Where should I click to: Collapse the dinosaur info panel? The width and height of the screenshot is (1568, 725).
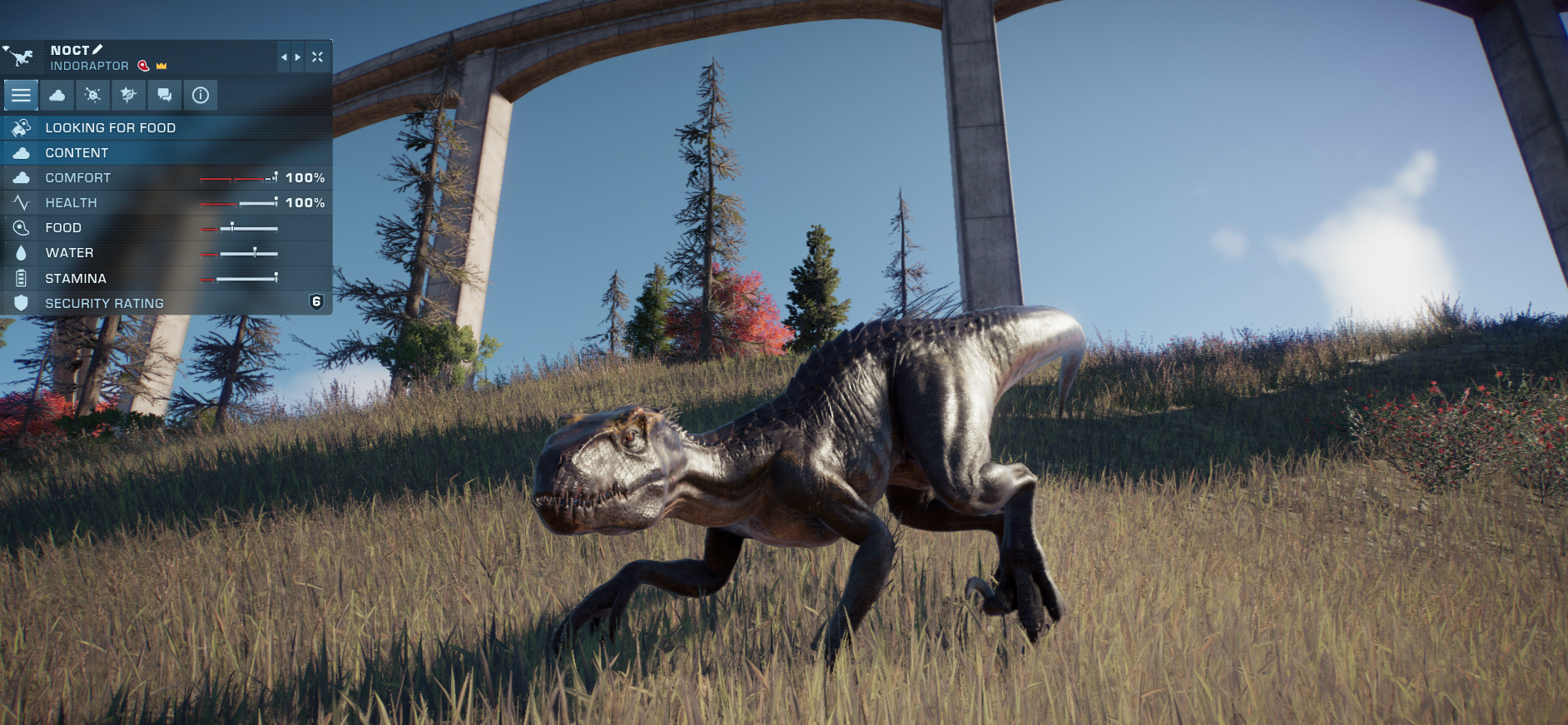(317, 57)
